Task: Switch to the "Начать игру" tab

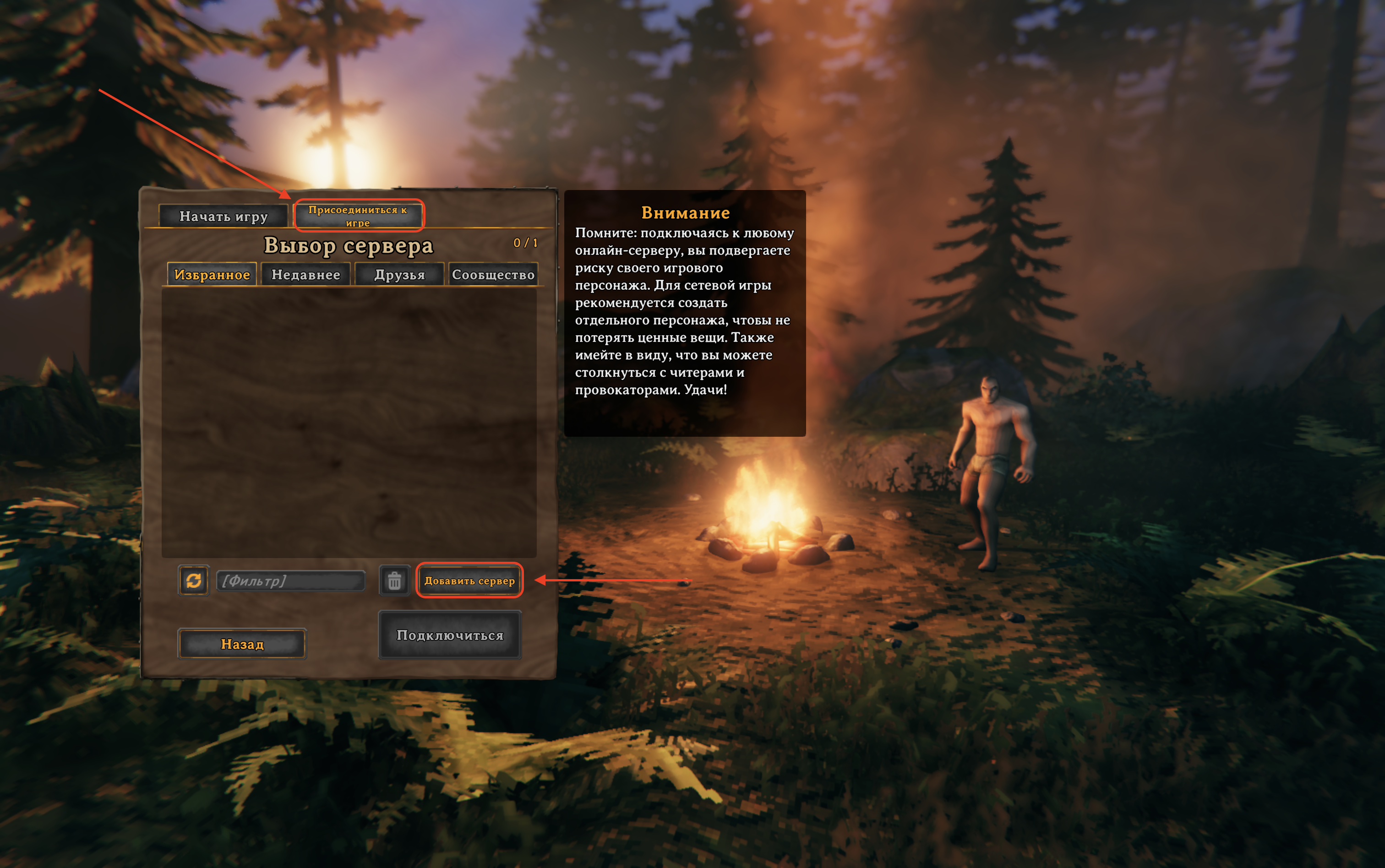Action: 224,217
